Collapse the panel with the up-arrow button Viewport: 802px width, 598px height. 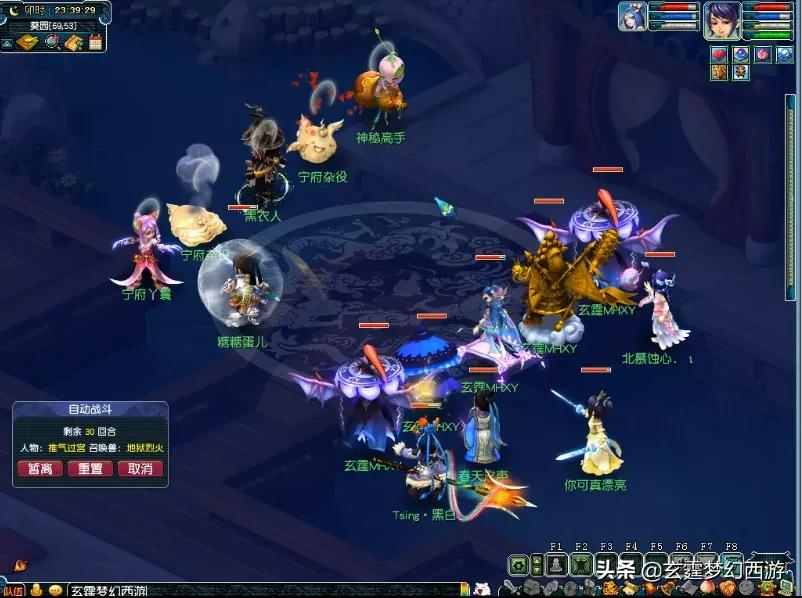pyautogui.click(x=8, y=43)
